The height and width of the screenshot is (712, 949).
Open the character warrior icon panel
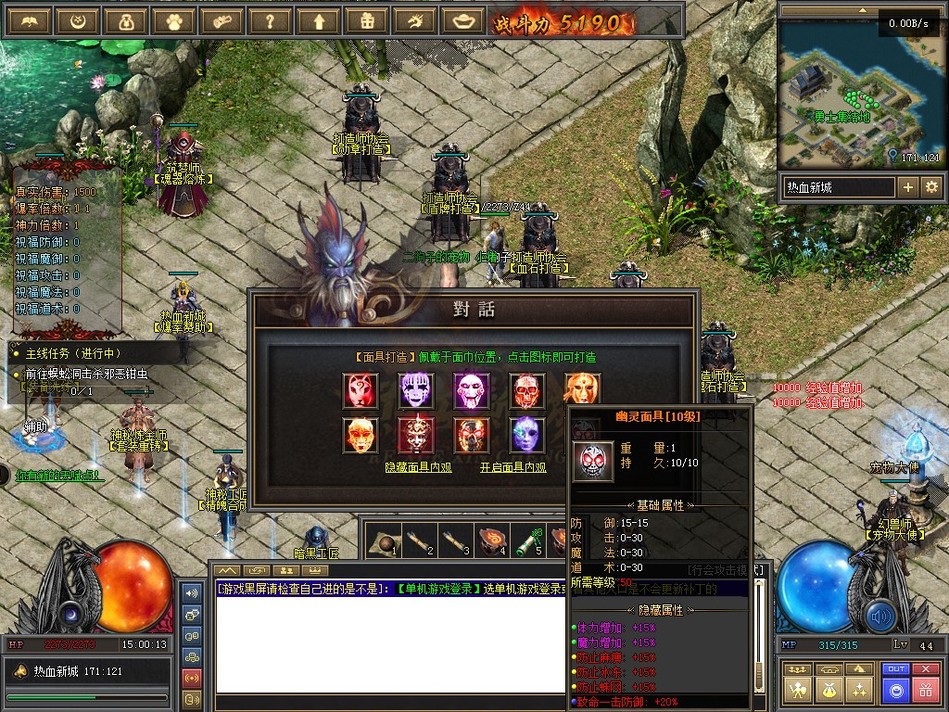click(798, 689)
